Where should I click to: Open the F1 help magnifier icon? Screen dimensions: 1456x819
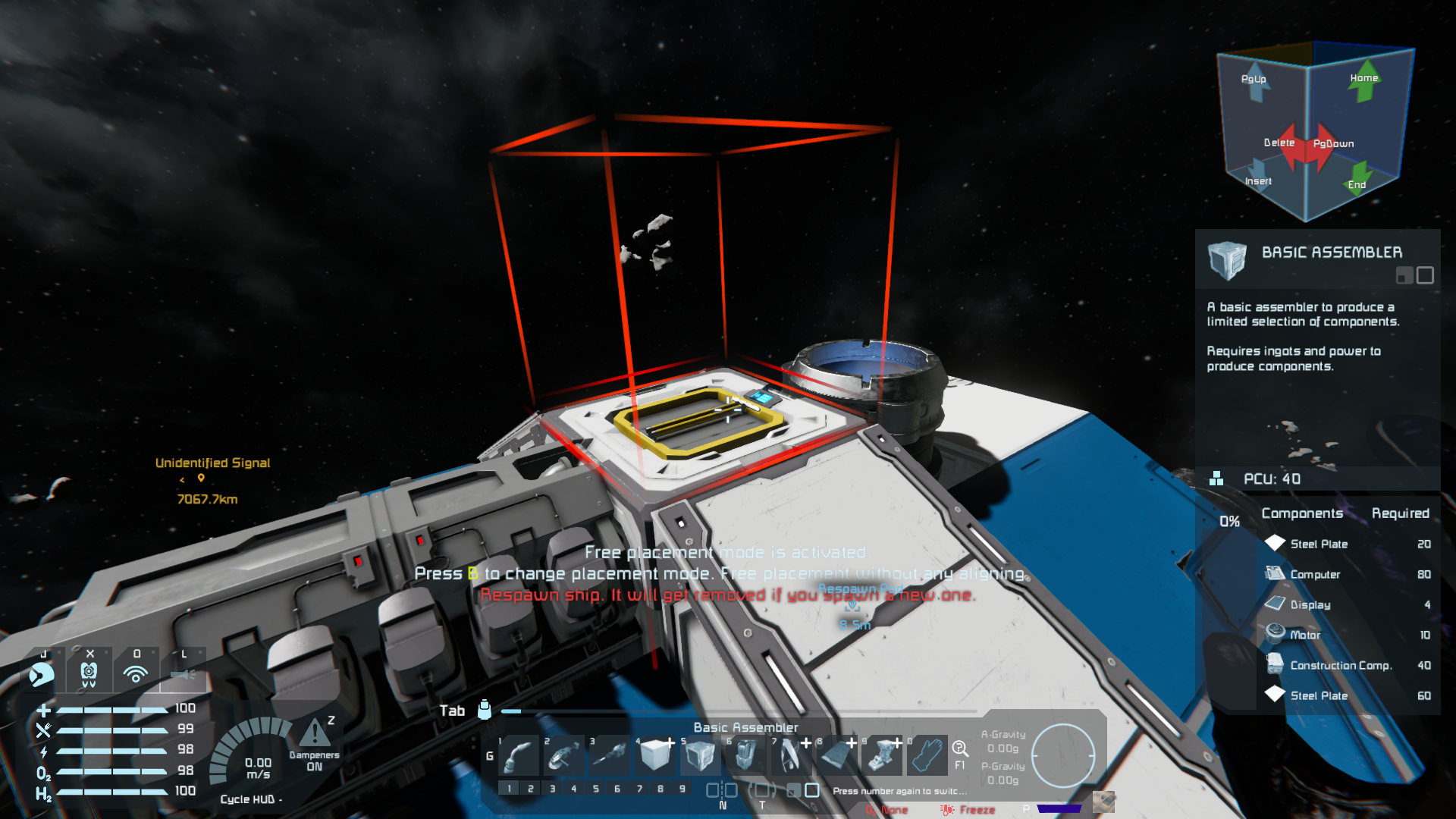point(960,750)
